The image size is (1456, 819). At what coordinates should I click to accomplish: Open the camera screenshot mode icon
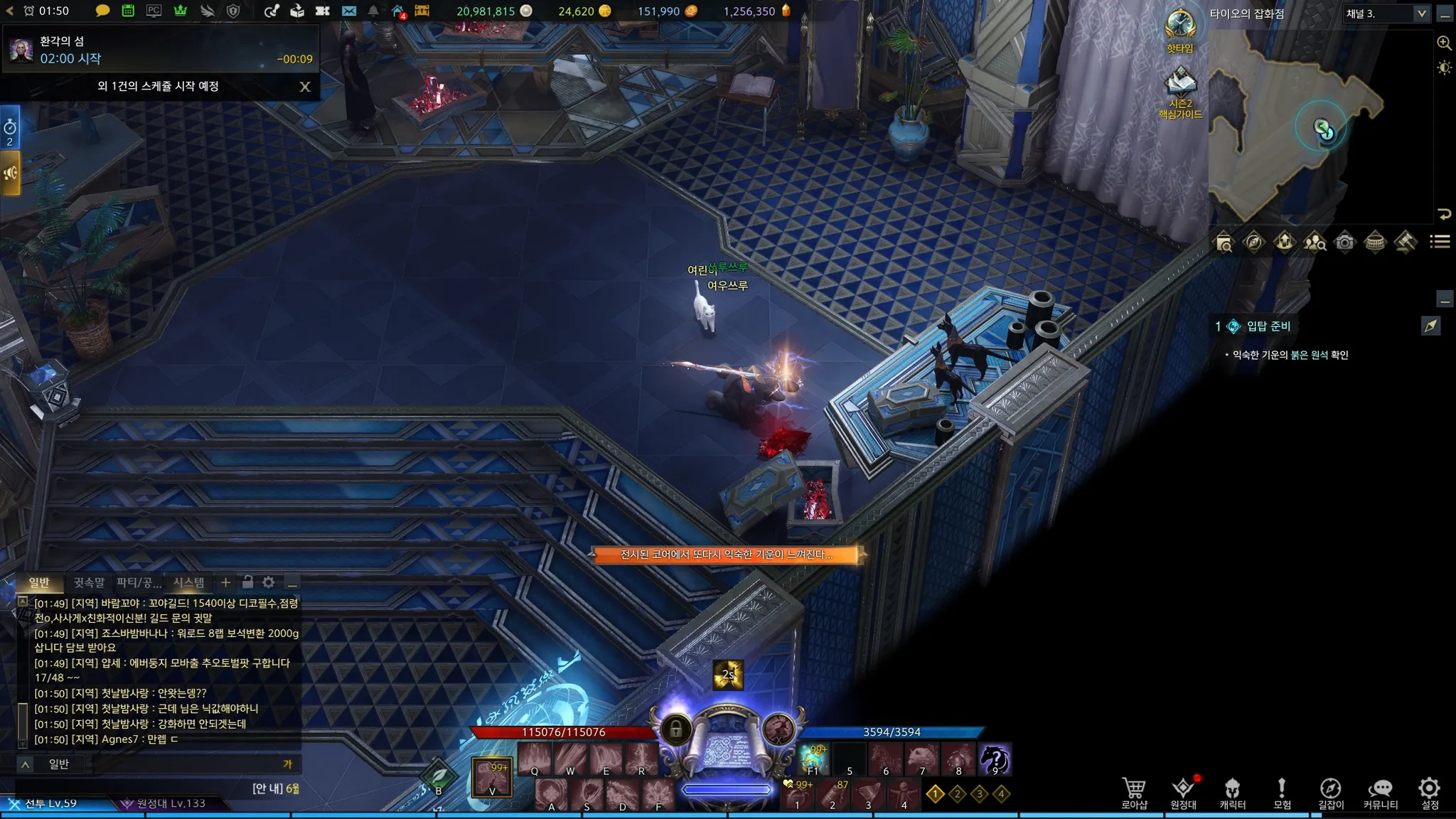[1344, 242]
